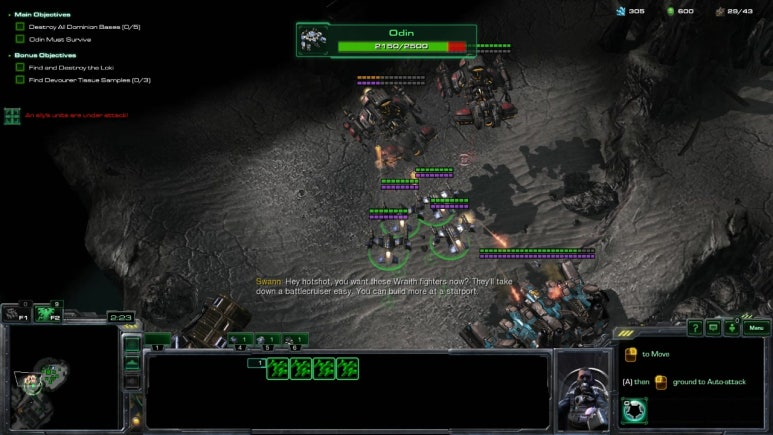773x435 pixels.
Task: Collapse the Main Objectives list
Action: tap(10, 15)
